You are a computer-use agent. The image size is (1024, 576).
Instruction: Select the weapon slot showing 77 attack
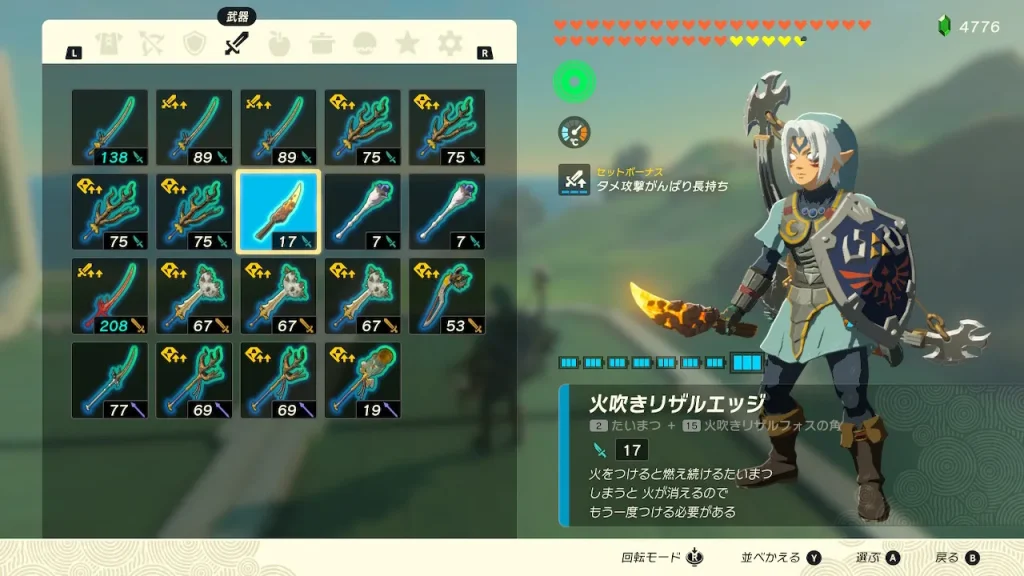click(x=110, y=380)
